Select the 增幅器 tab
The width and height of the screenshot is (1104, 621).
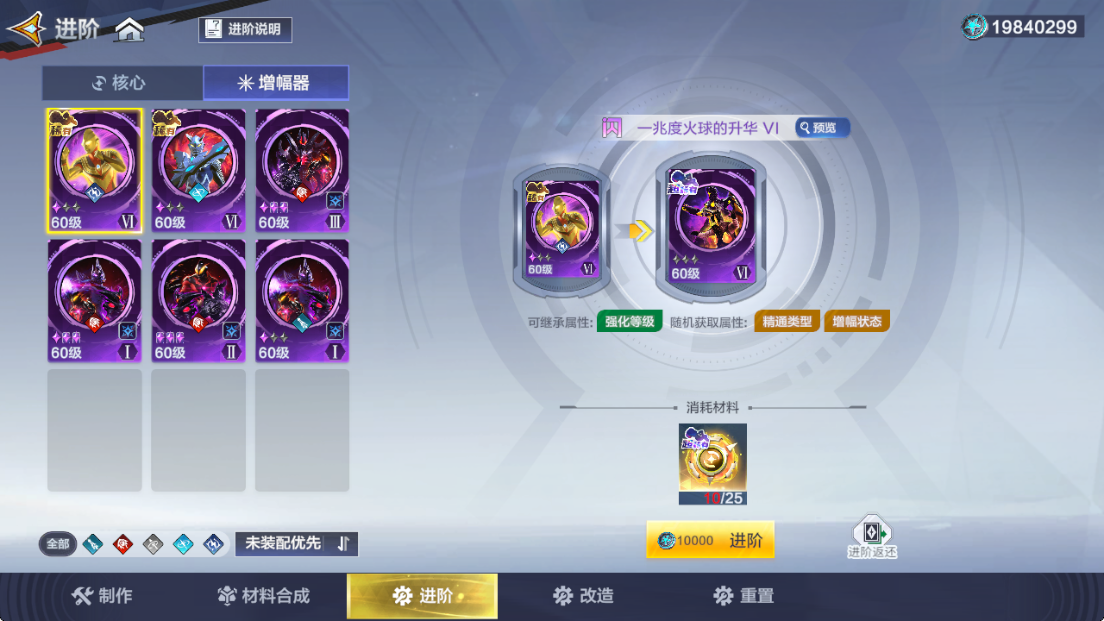(275, 83)
